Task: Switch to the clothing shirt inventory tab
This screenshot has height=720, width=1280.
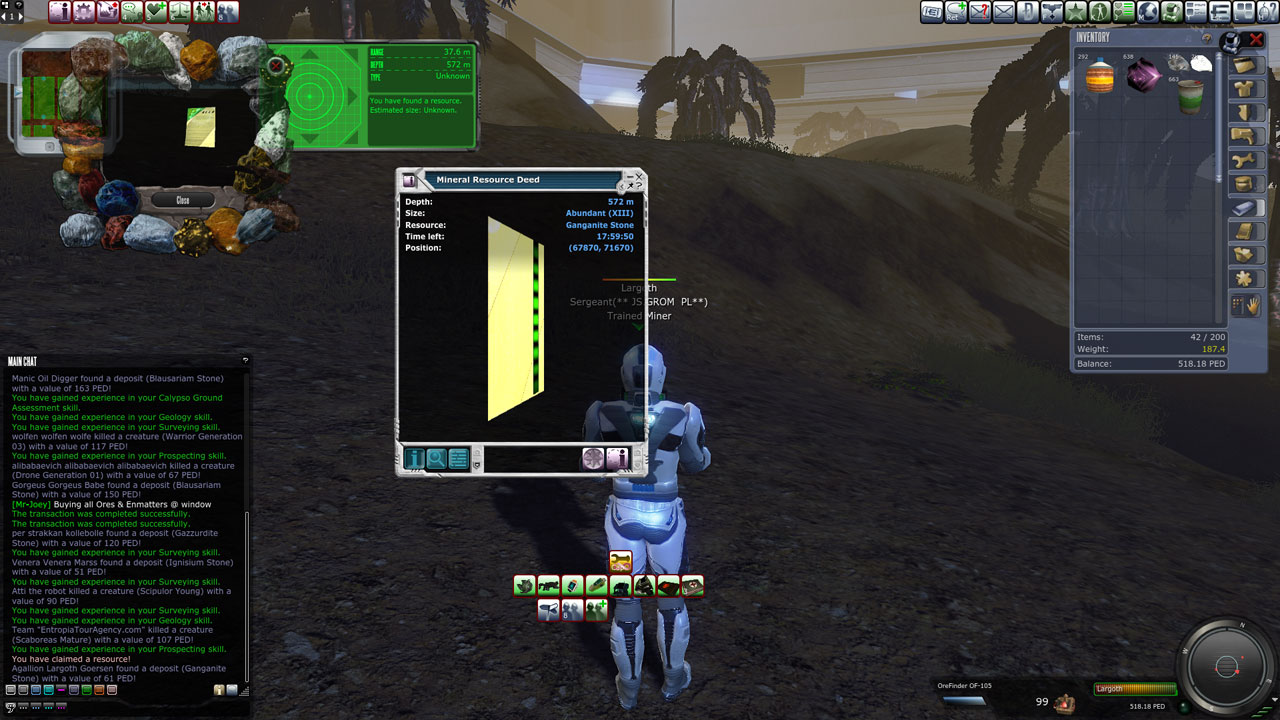Action: tap(1245, 89)
